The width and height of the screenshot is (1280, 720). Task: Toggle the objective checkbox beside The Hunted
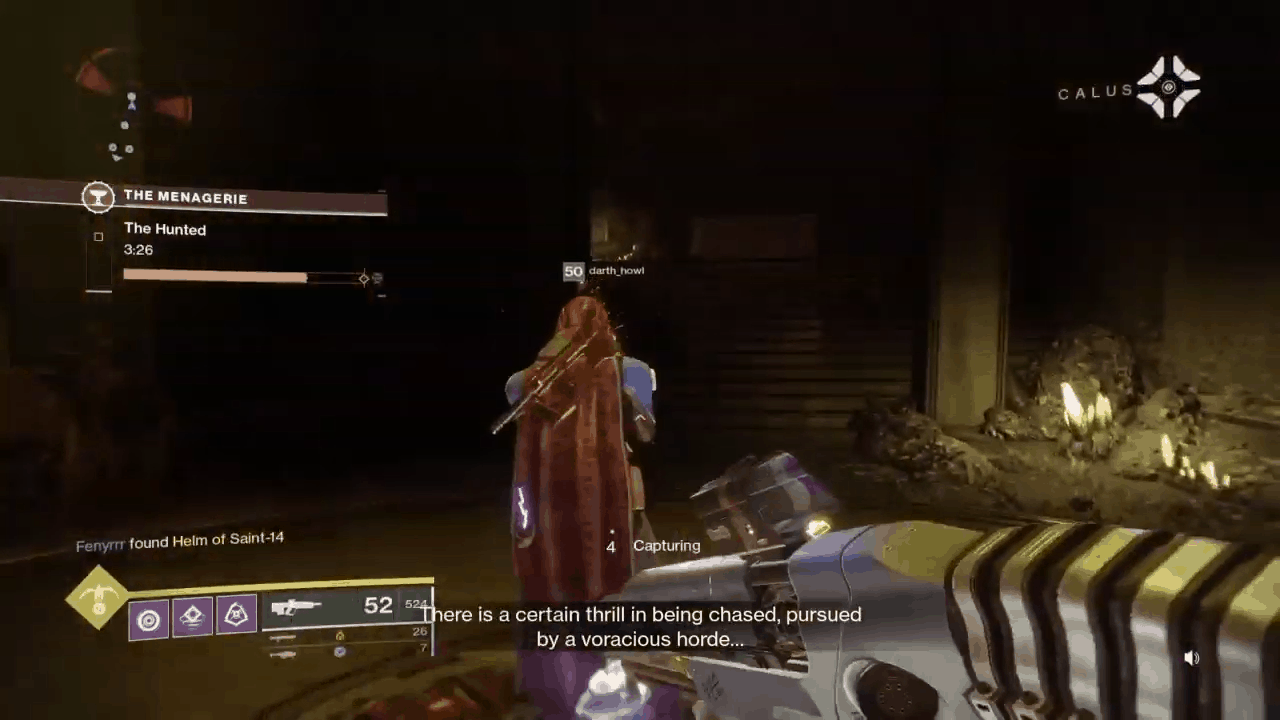point(98,236)
